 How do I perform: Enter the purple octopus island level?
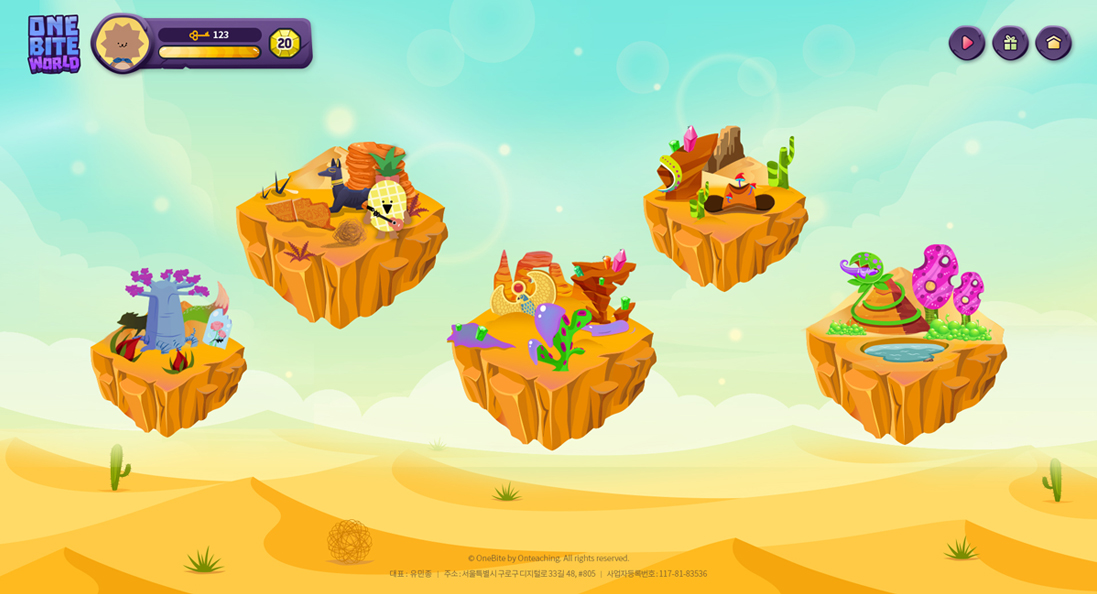tap(552, 345)
